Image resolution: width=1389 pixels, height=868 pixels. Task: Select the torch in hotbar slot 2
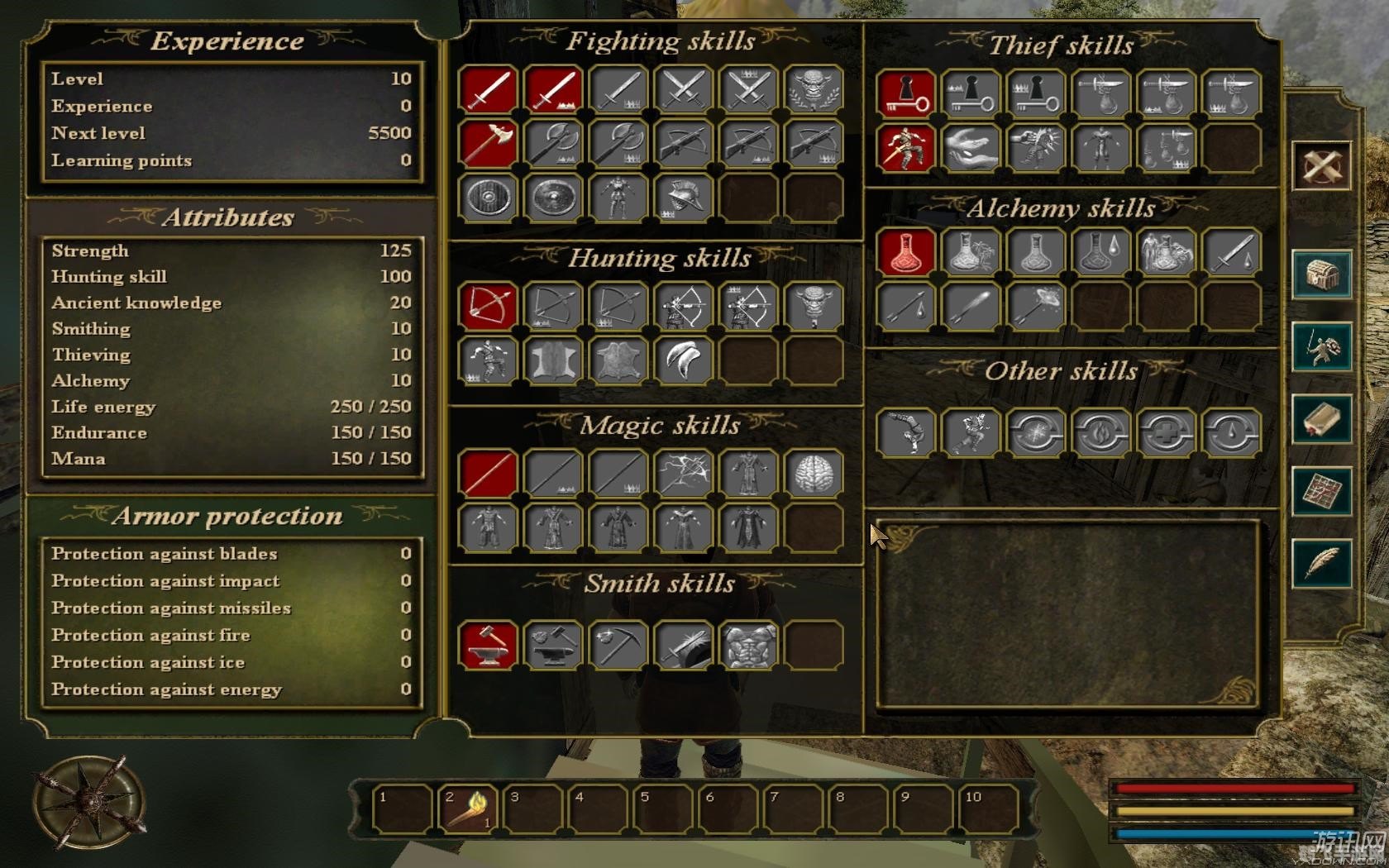(467, 808)
